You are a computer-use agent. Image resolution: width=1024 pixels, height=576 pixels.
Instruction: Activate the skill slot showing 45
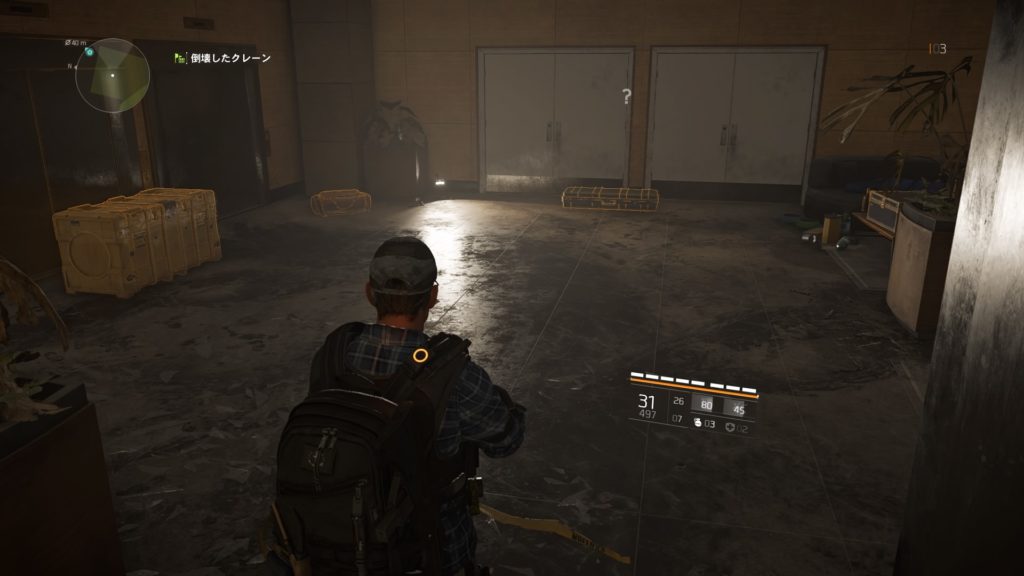tap(738, 407)
